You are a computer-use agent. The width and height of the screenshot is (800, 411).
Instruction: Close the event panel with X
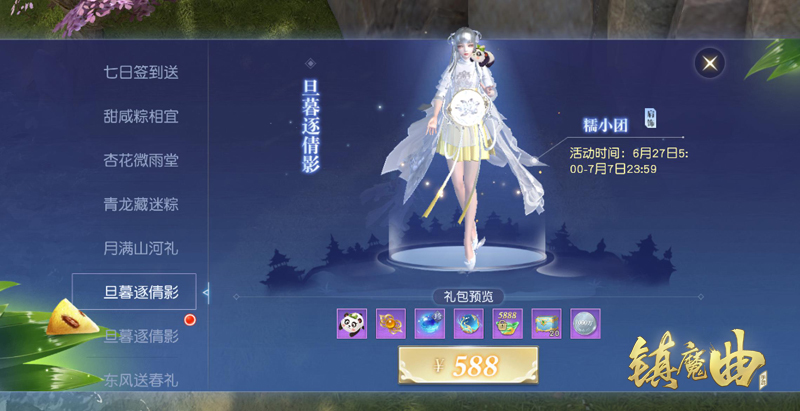[709, 63]
